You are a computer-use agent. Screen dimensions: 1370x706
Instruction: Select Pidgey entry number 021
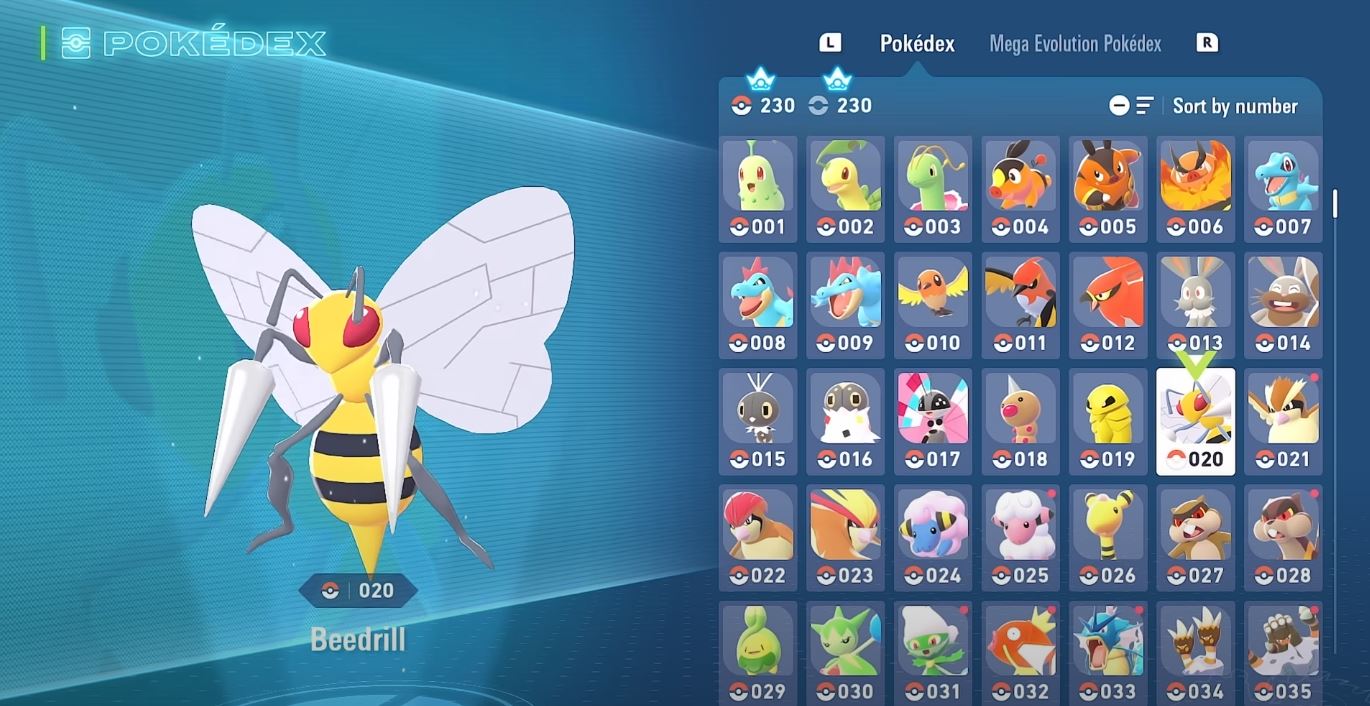[x=1283, y=421]
